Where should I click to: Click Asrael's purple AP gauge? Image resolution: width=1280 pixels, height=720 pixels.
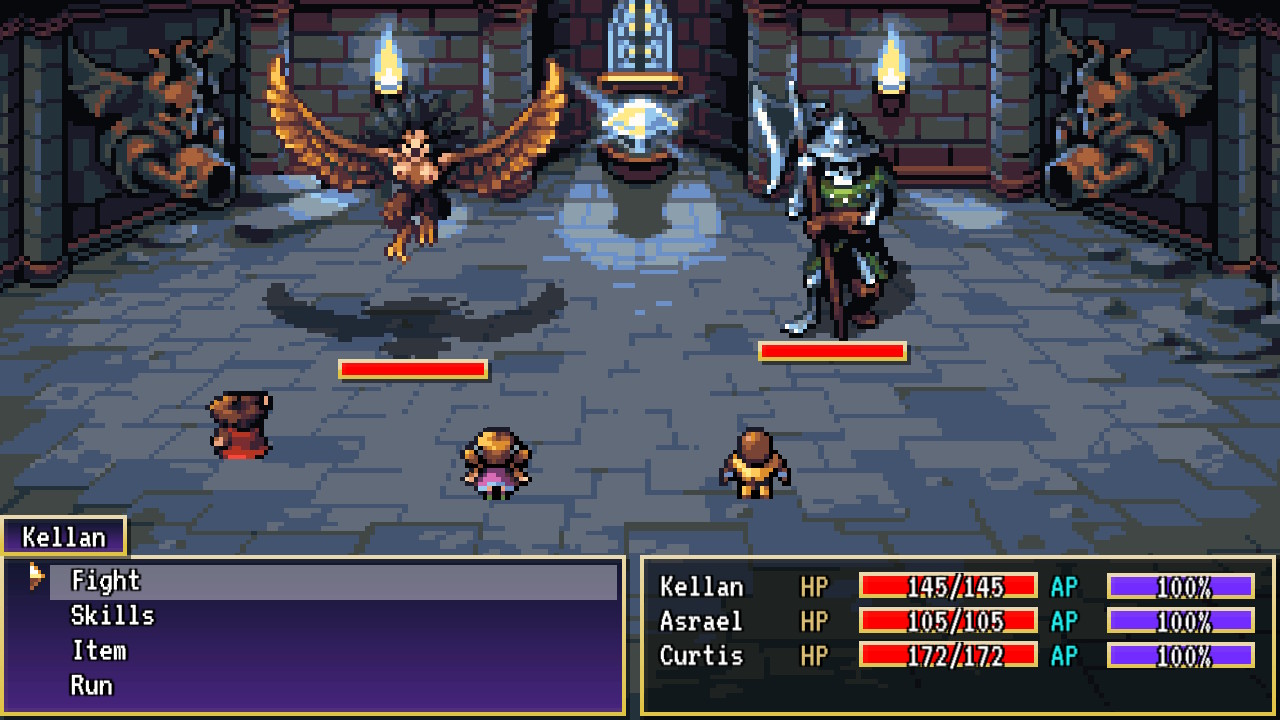[x=1180, y=623]
